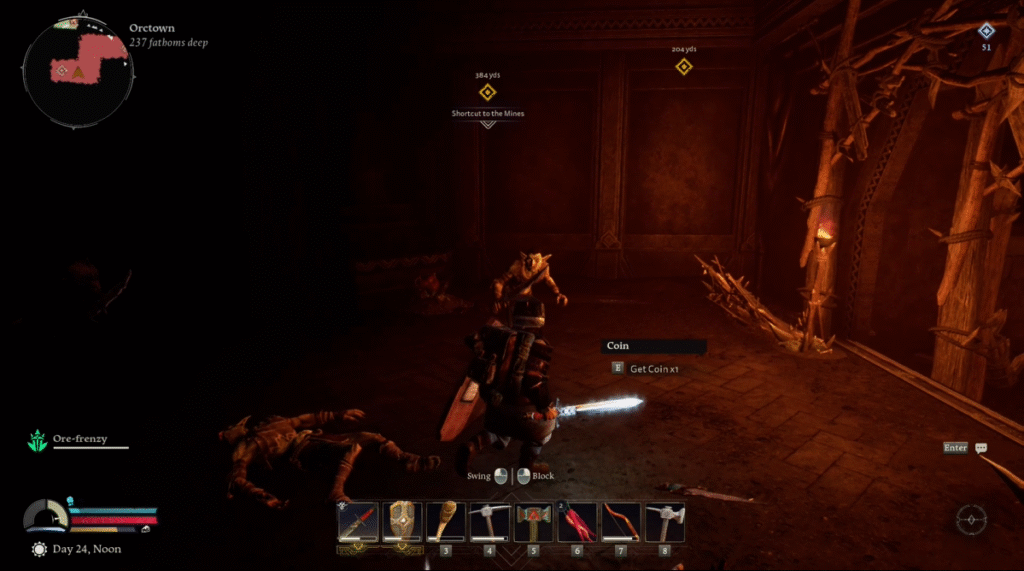Equip the hammer in slot 8

(x=664, y=521)
